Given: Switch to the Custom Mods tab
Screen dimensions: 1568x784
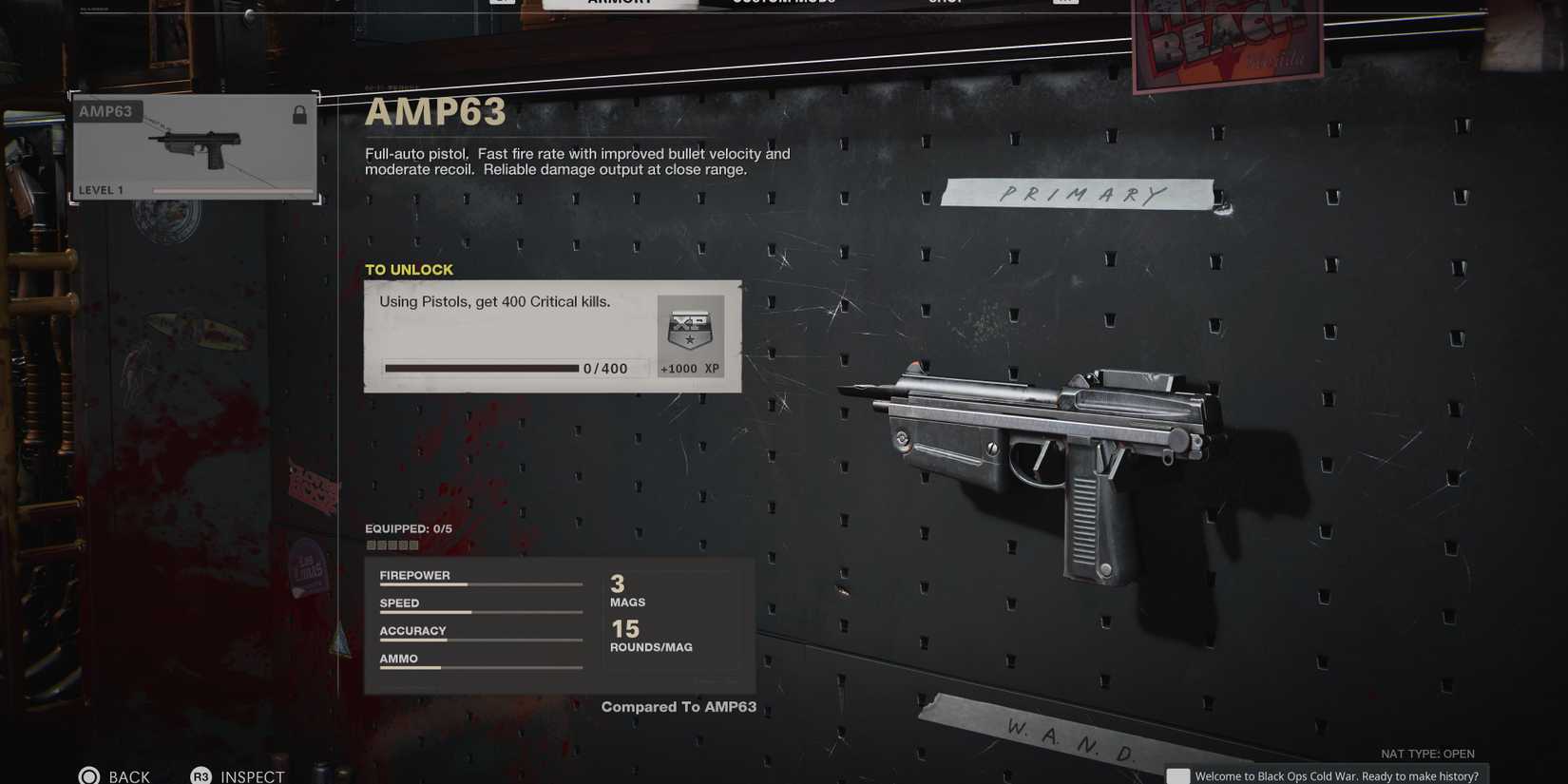Looking at the screenshot, I should coord(784,3).
